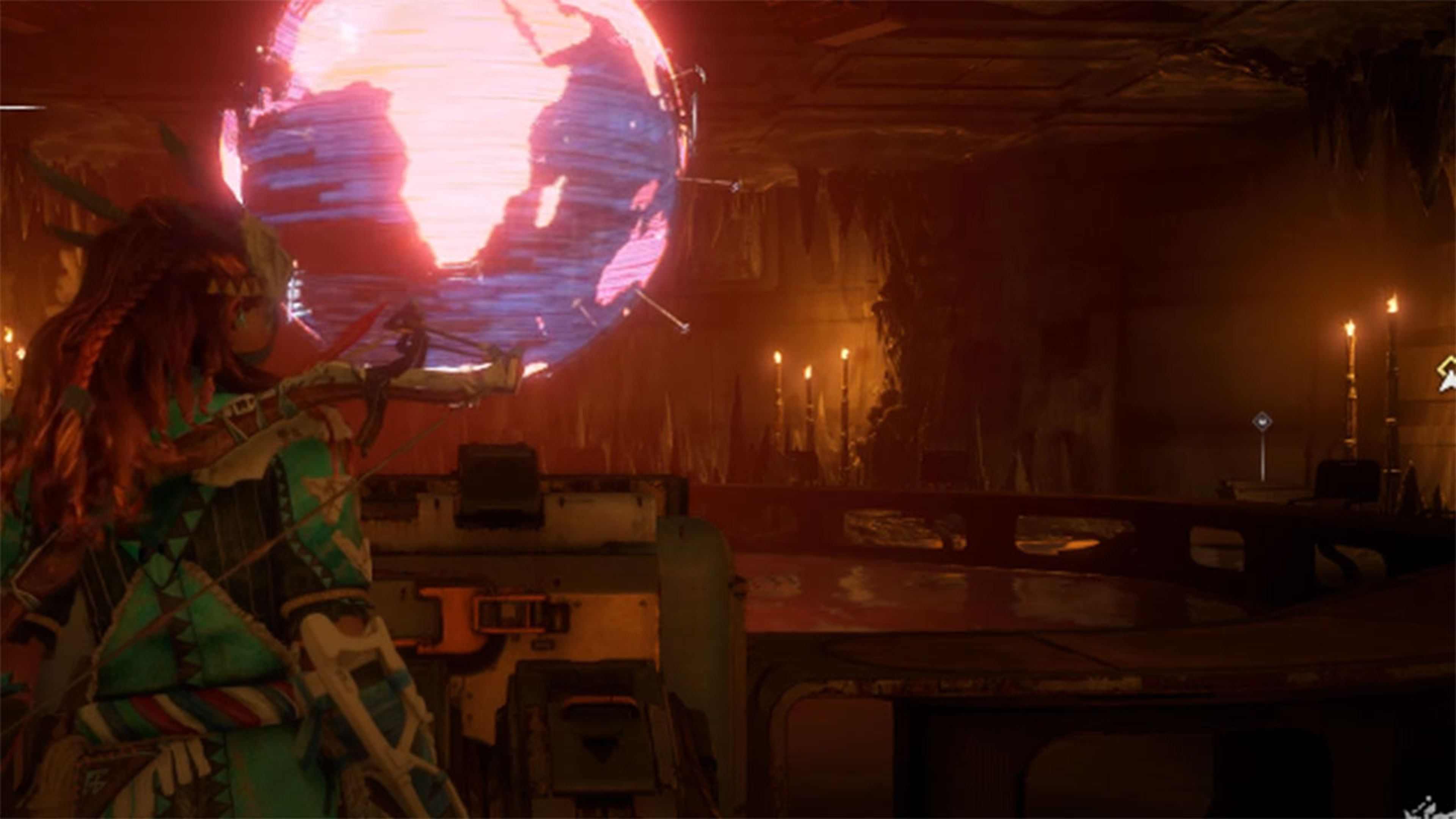The width and height of the screenshot is (1456, 819).
Task: Select the small diamond waypoint marker
Action: 1261,421
